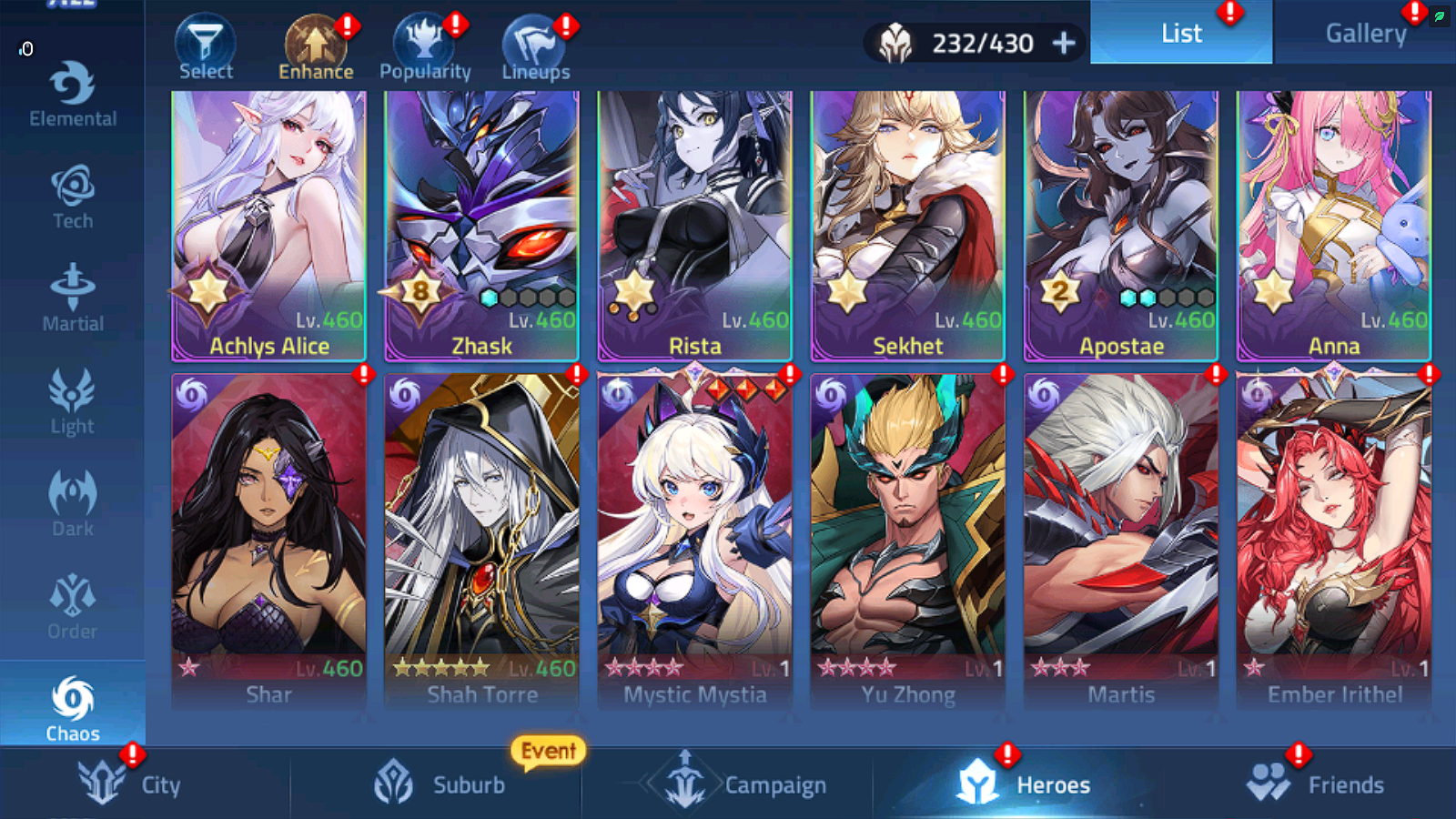Switch to the Gallery tab

click(x=1366, y=34)
